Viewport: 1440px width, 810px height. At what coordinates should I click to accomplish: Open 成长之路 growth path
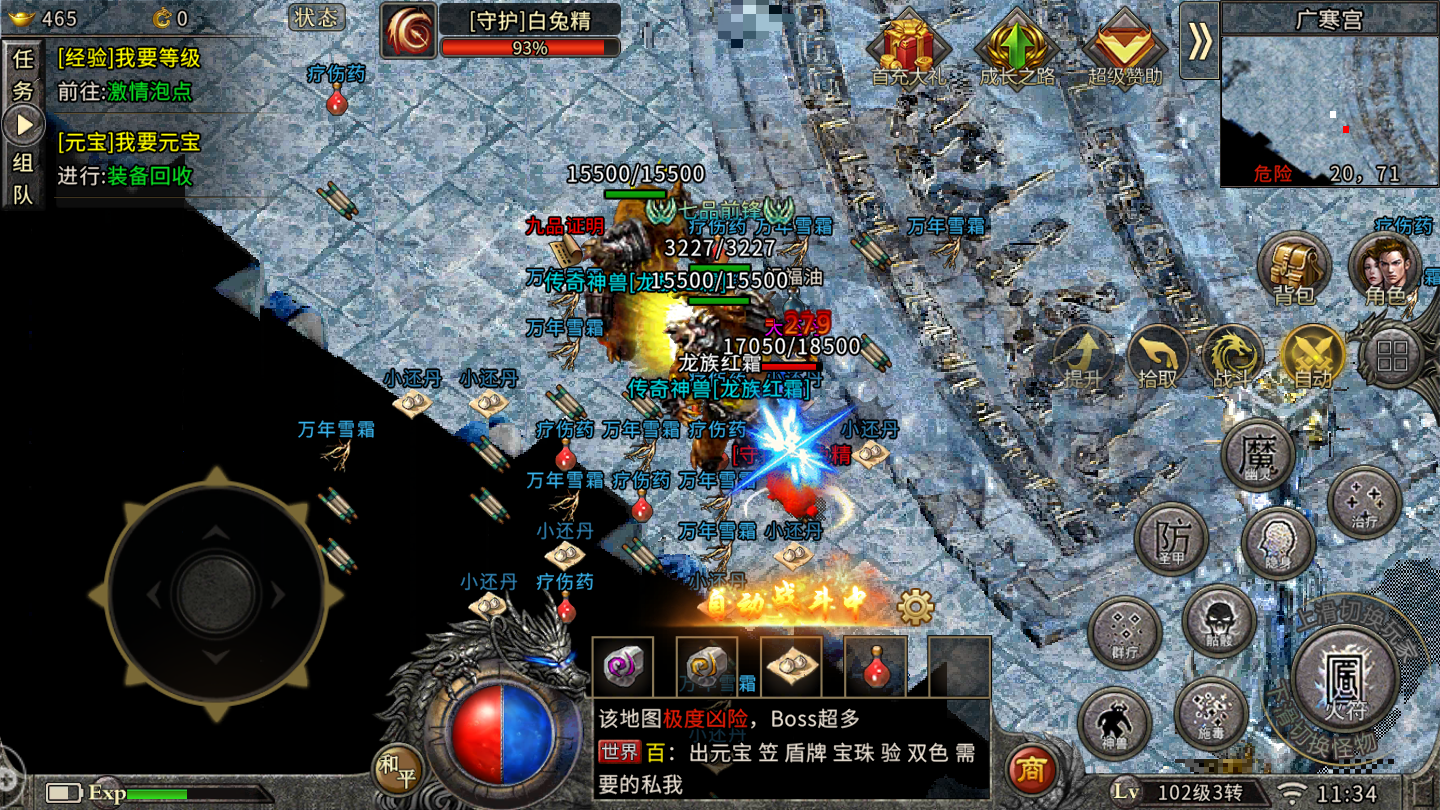pyautogui.click(x=1017, y=48)
